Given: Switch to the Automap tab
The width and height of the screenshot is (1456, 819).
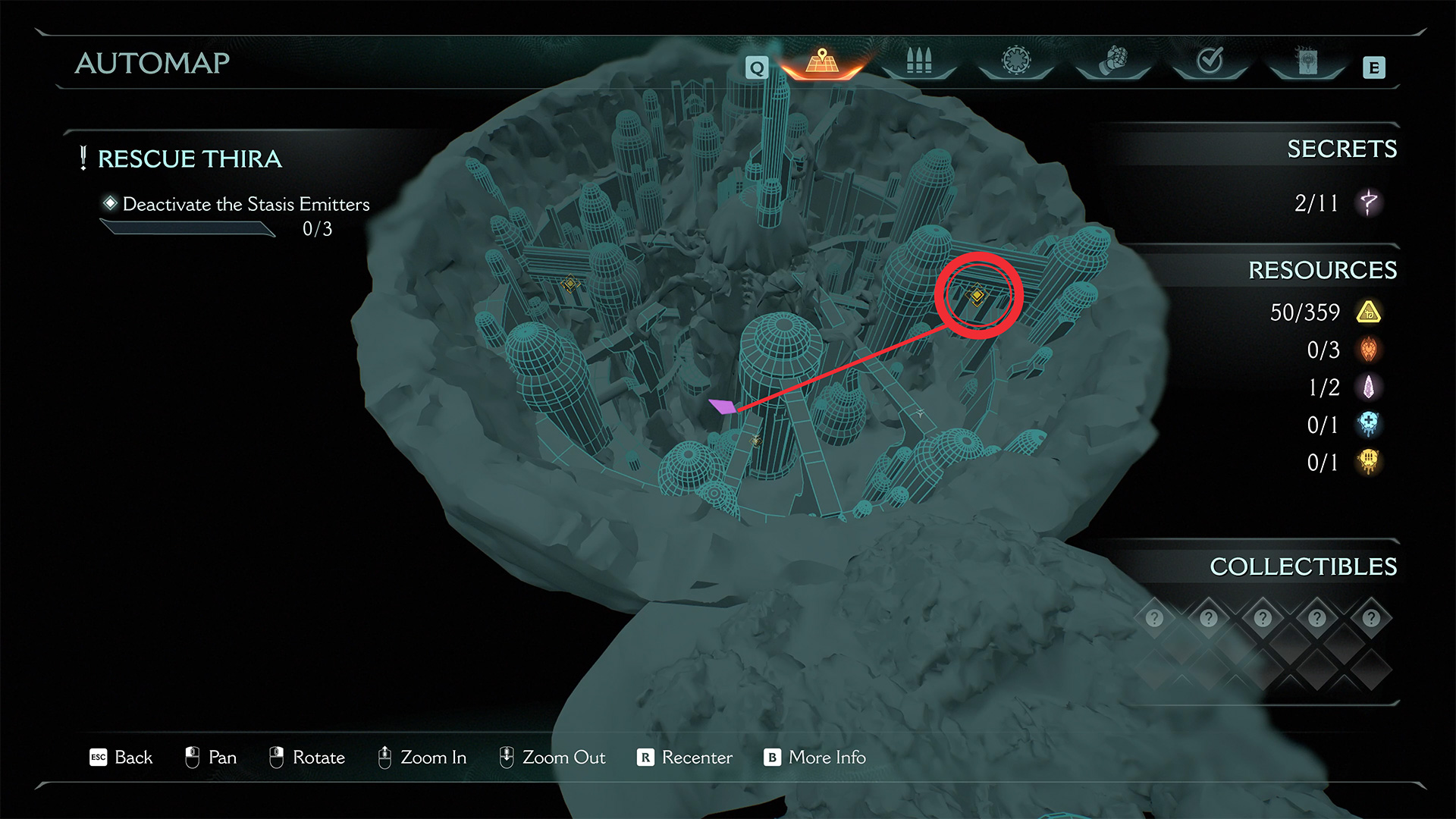Looking at the screenshot, I should (822, 61).
